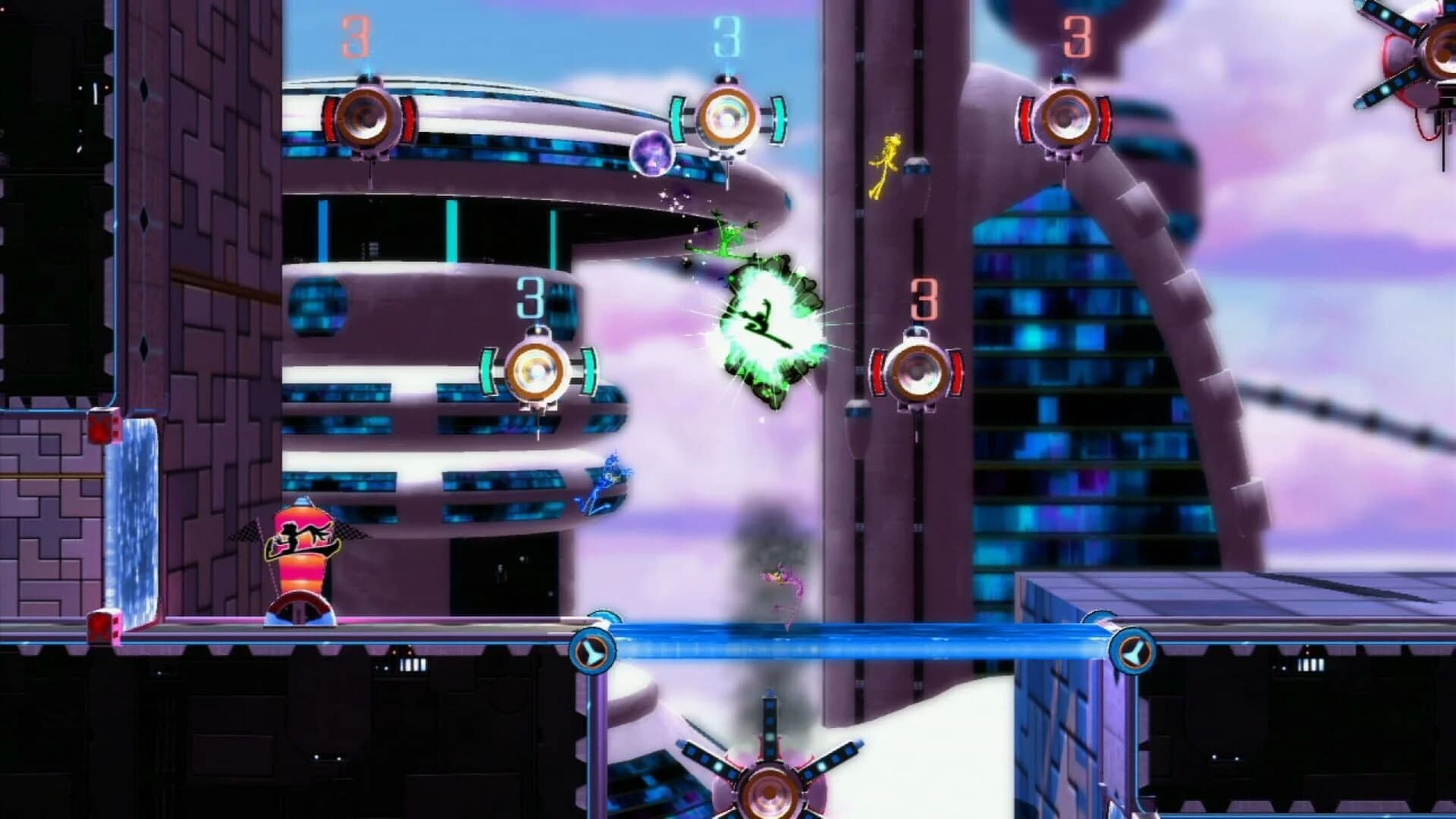Click the blue character near the round tower
1456x819 pixels.
pyautogui.click(x=607, y=482)
